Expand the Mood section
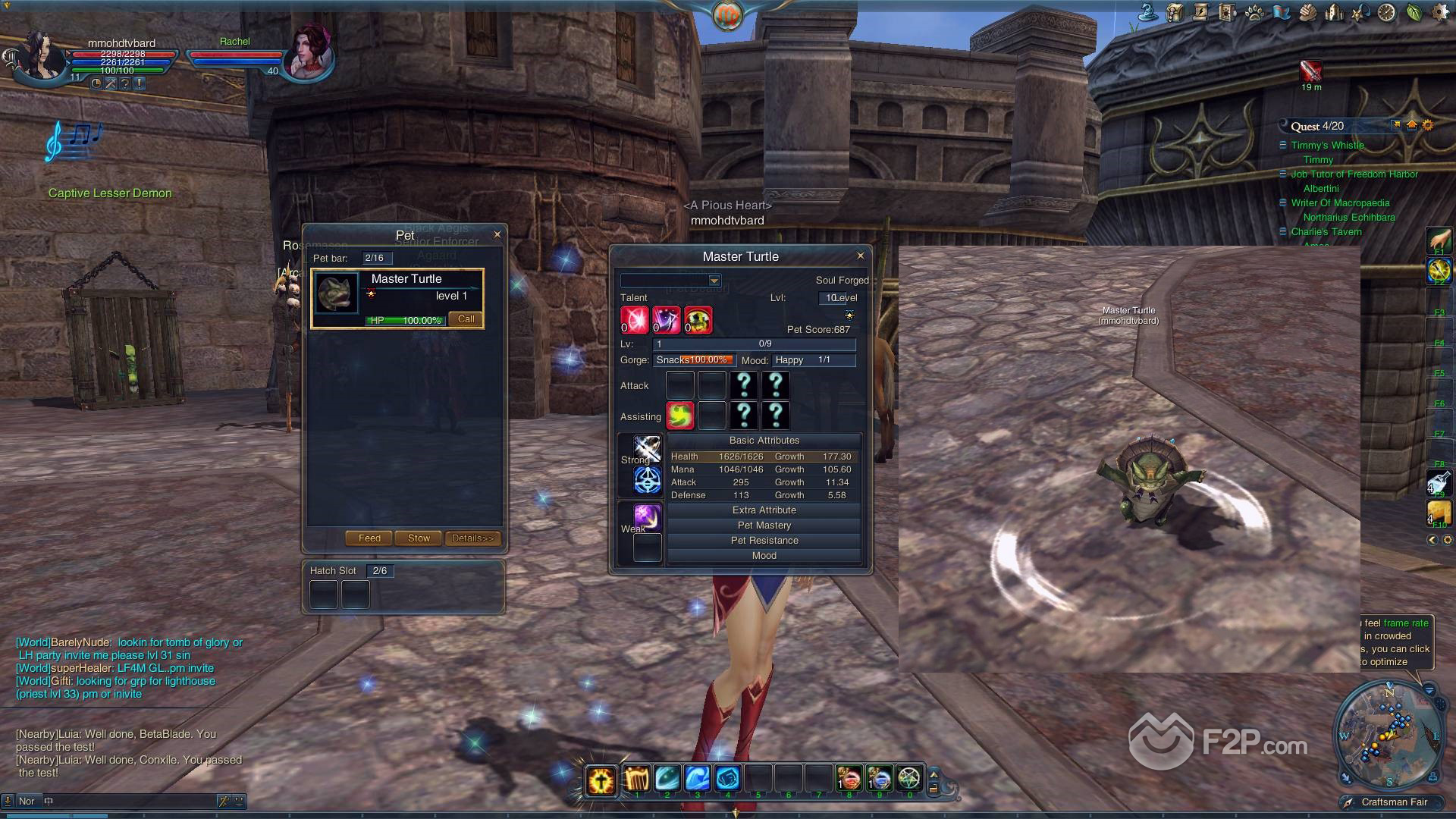Viewport: 1456px width, 819px height. 764,556
